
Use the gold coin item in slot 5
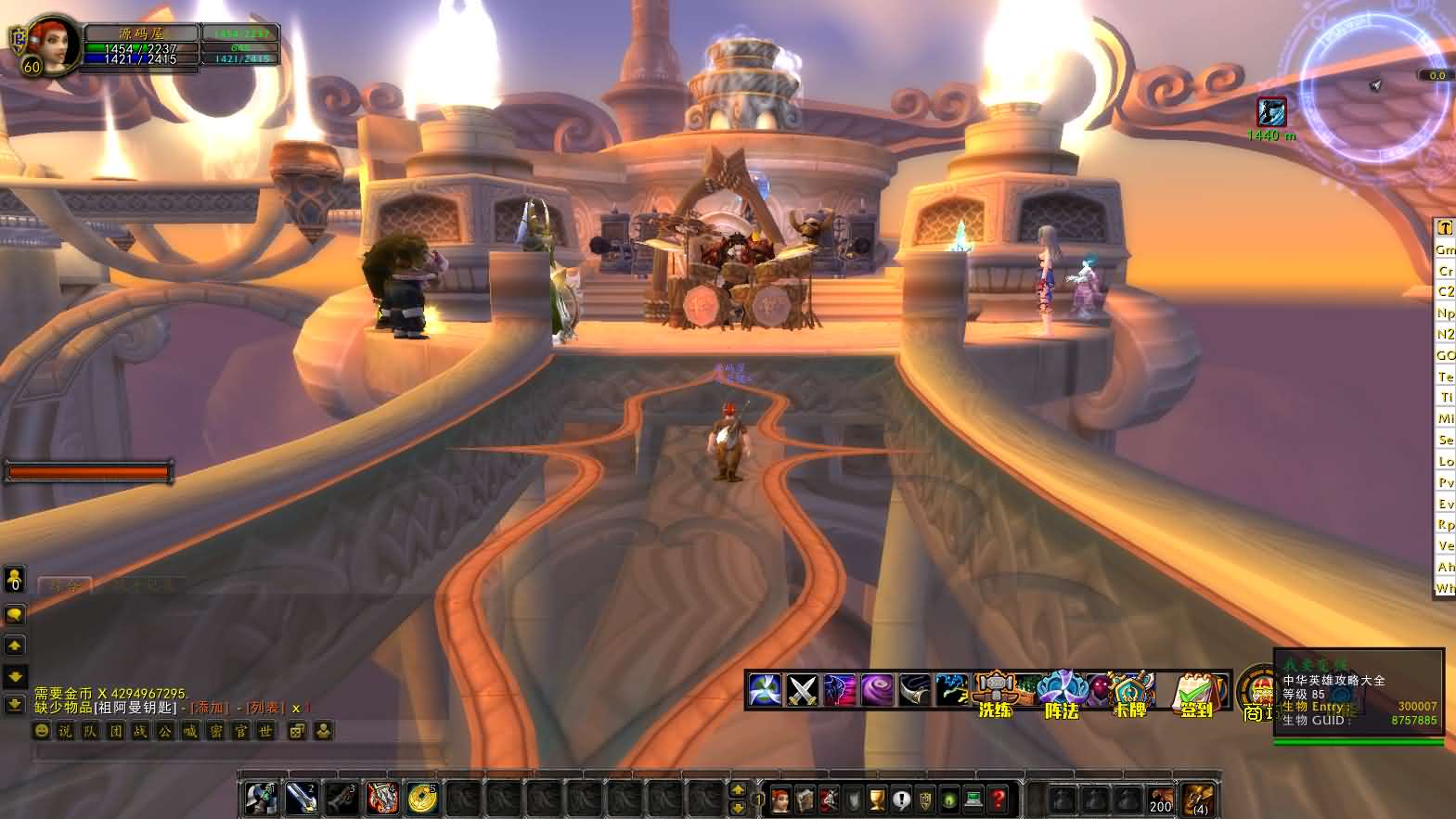(x=422, y=798)
